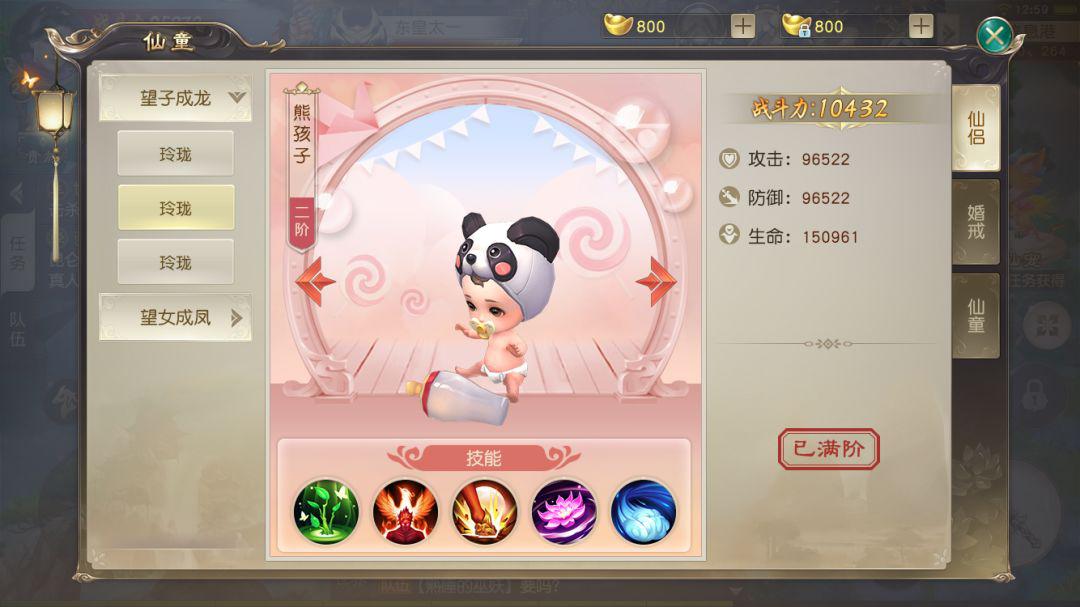This screenshot has width=1080, height=607.
Task: Switch to the 仙侣 tab
Action: 975,128
